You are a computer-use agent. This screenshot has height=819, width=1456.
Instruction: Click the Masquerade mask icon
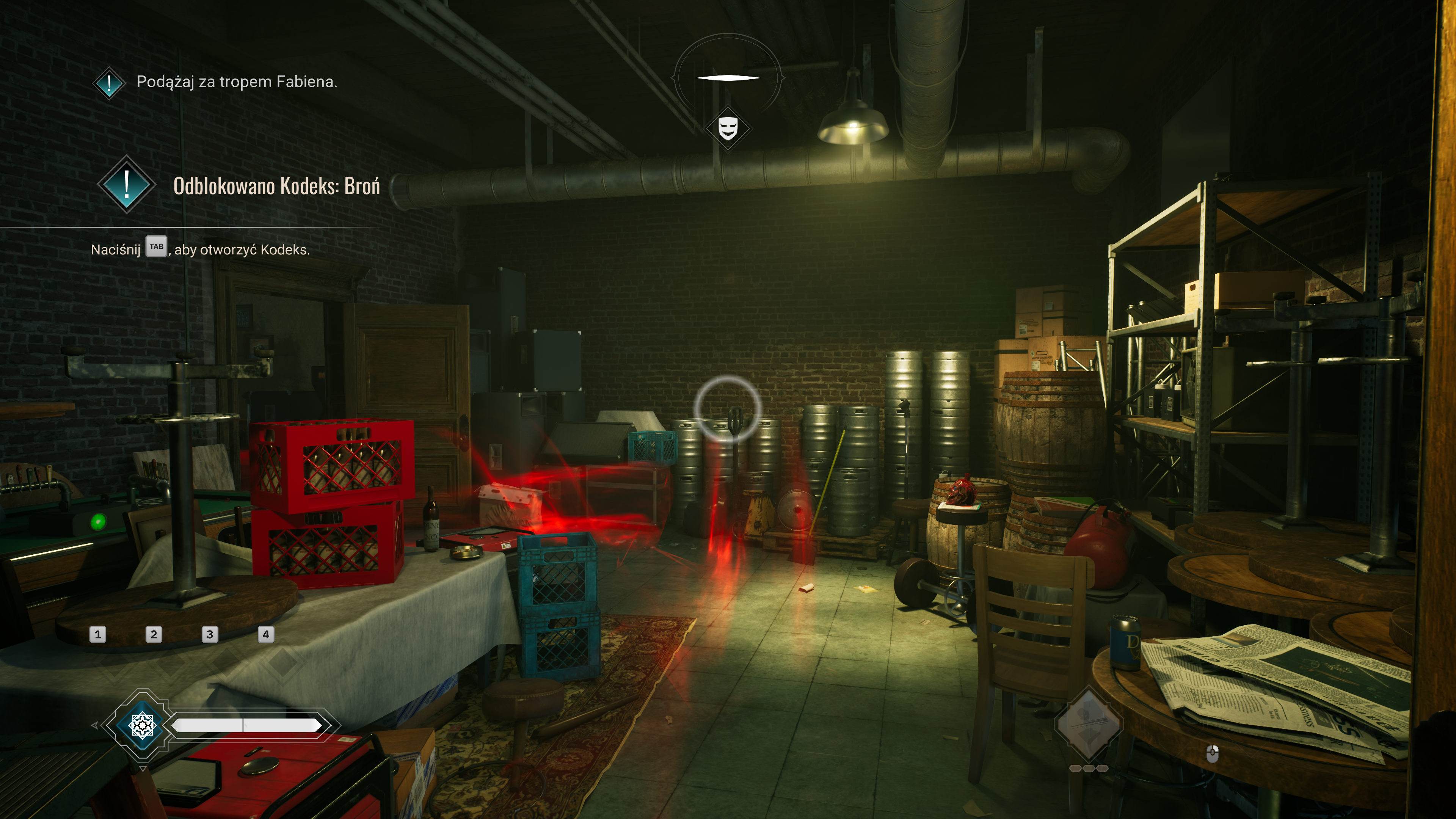tap(728, 128)
